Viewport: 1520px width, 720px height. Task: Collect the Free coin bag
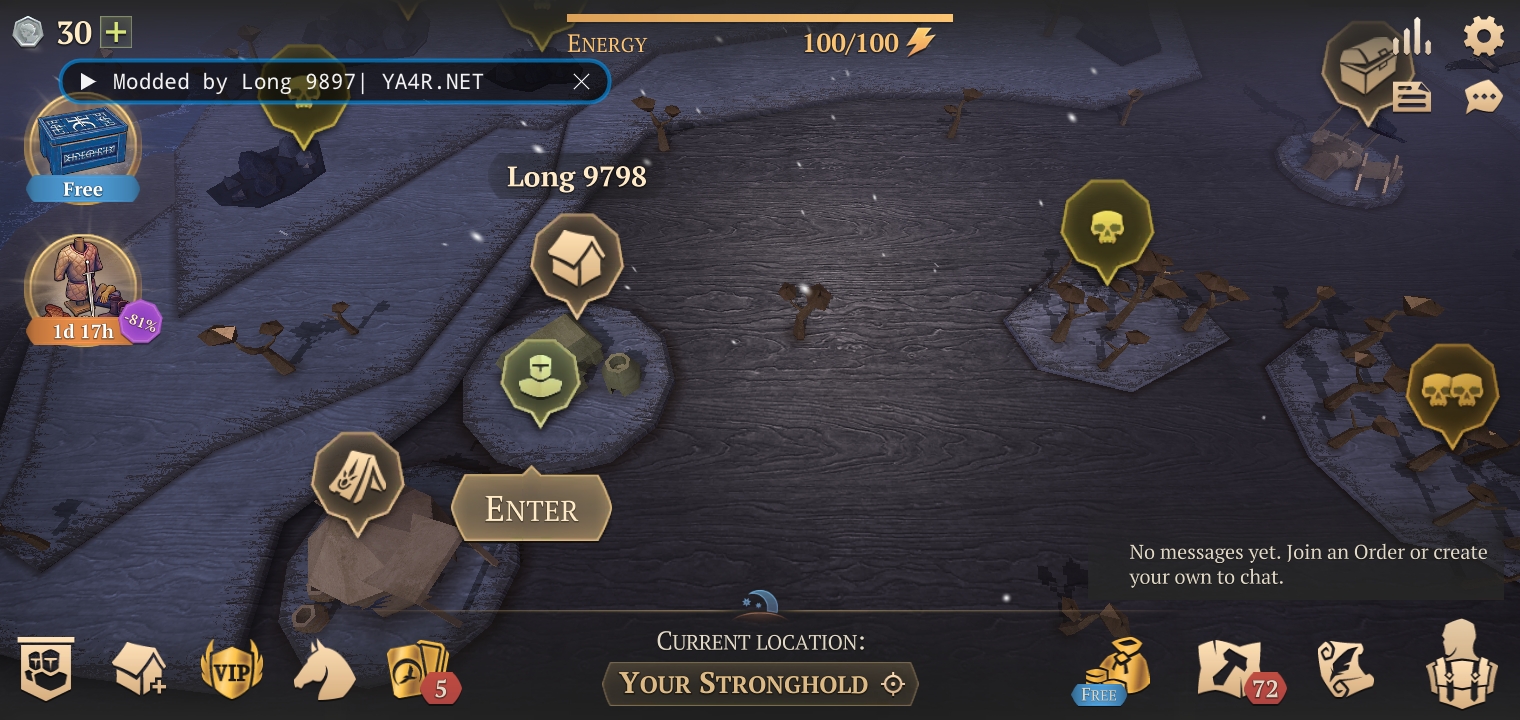(1112, 667)
